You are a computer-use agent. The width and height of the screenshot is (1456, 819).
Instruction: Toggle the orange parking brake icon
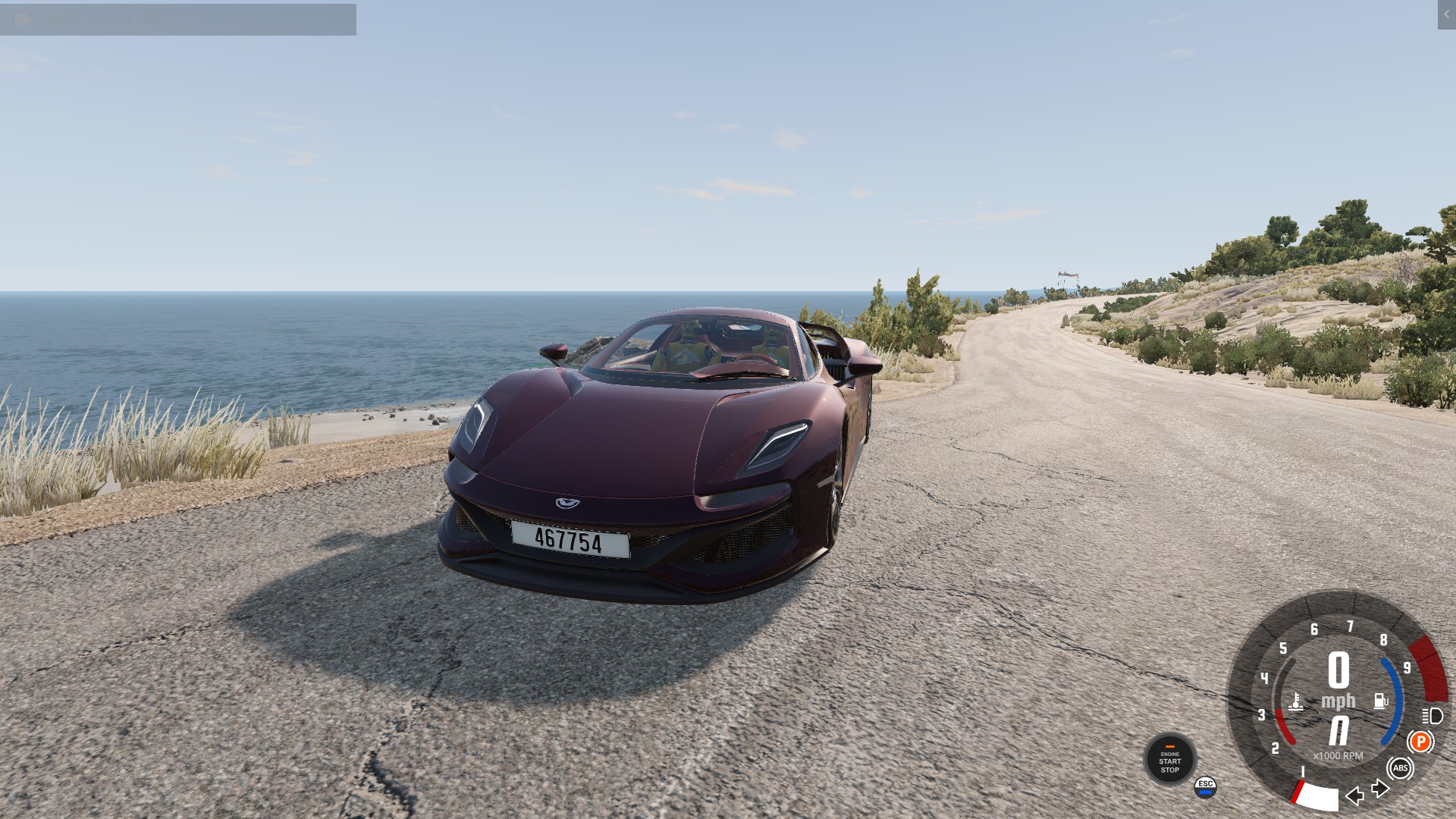click(1420, 742)
